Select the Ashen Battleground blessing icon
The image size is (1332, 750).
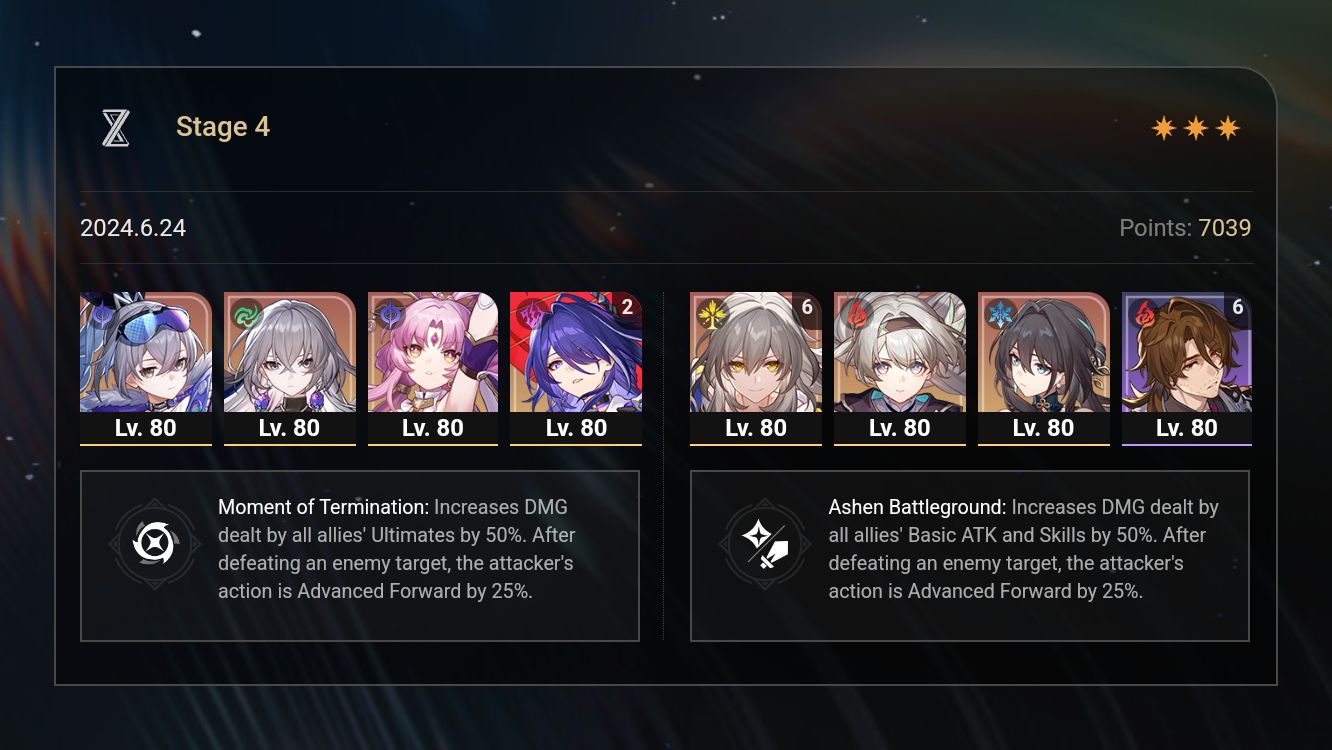pyautogui.click(x=765, y=544)
